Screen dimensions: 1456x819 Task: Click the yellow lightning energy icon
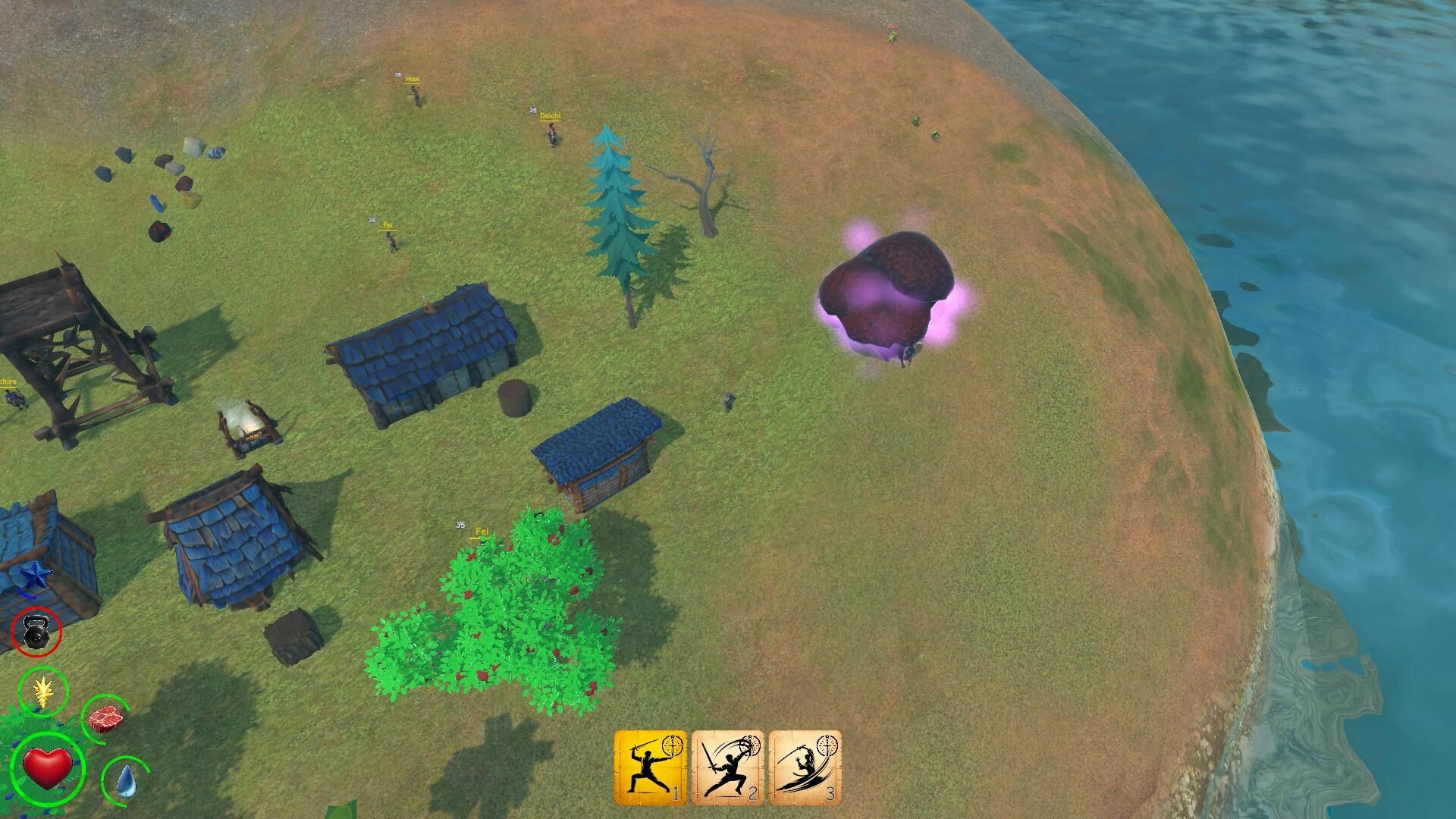pos(43,692)
